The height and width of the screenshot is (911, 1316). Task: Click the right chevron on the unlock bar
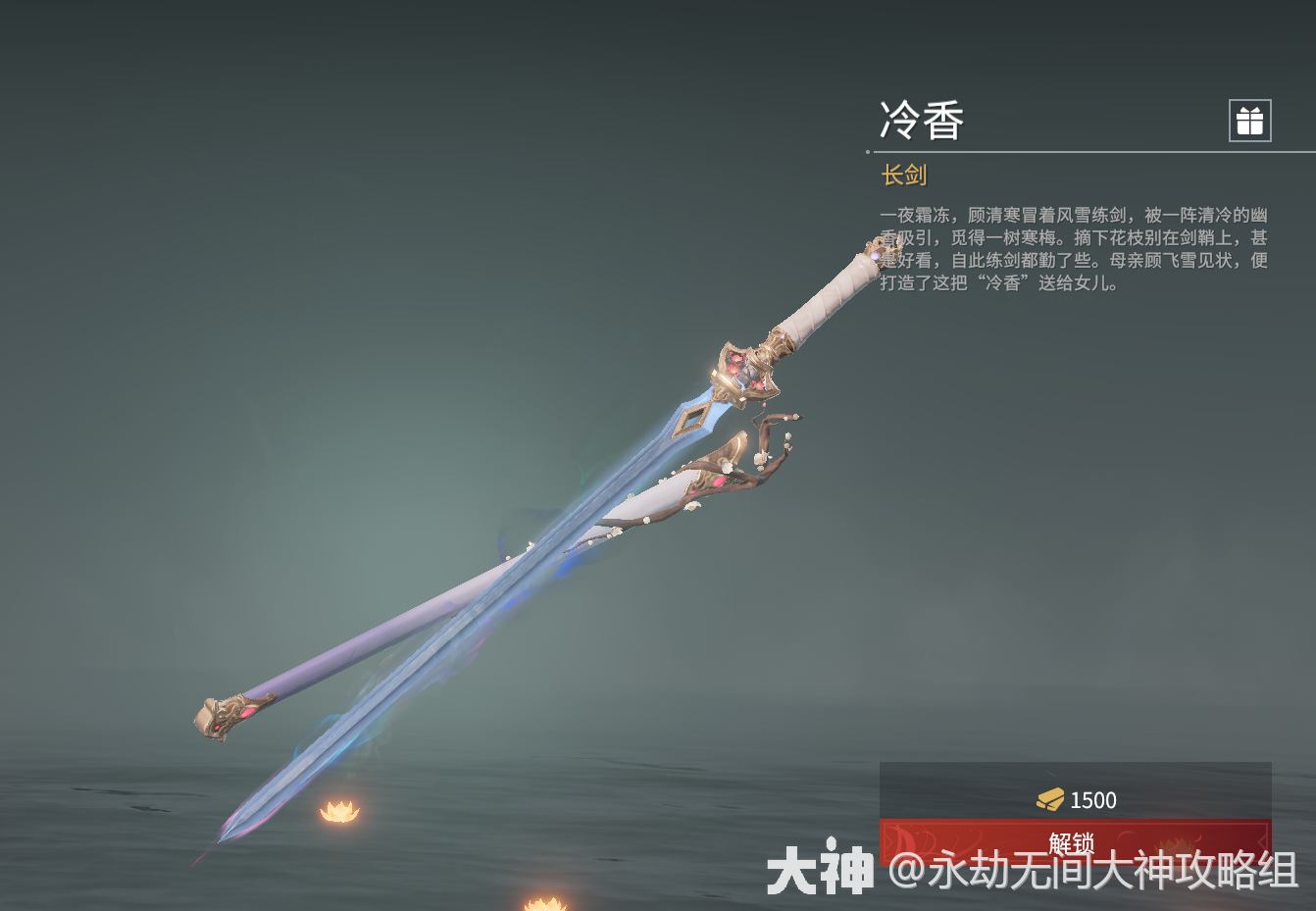[1262, 841]
